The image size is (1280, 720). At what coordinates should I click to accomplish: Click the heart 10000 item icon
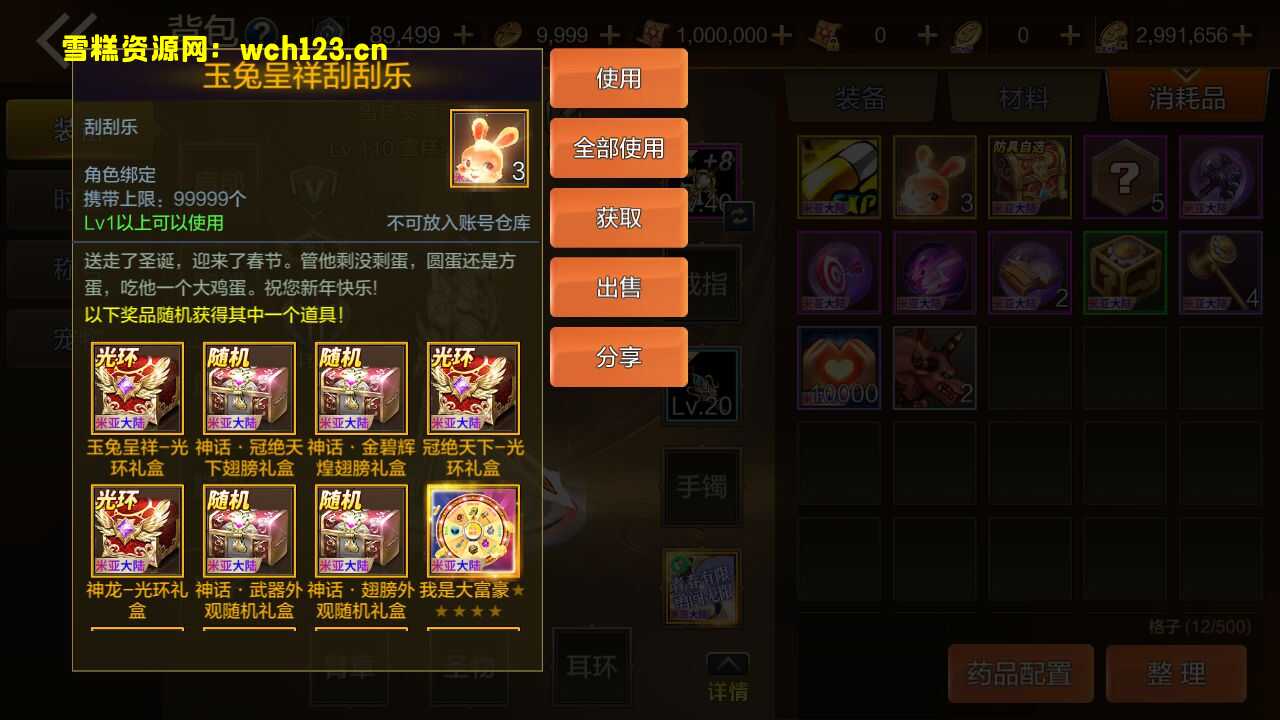click(x=838, y=368)
